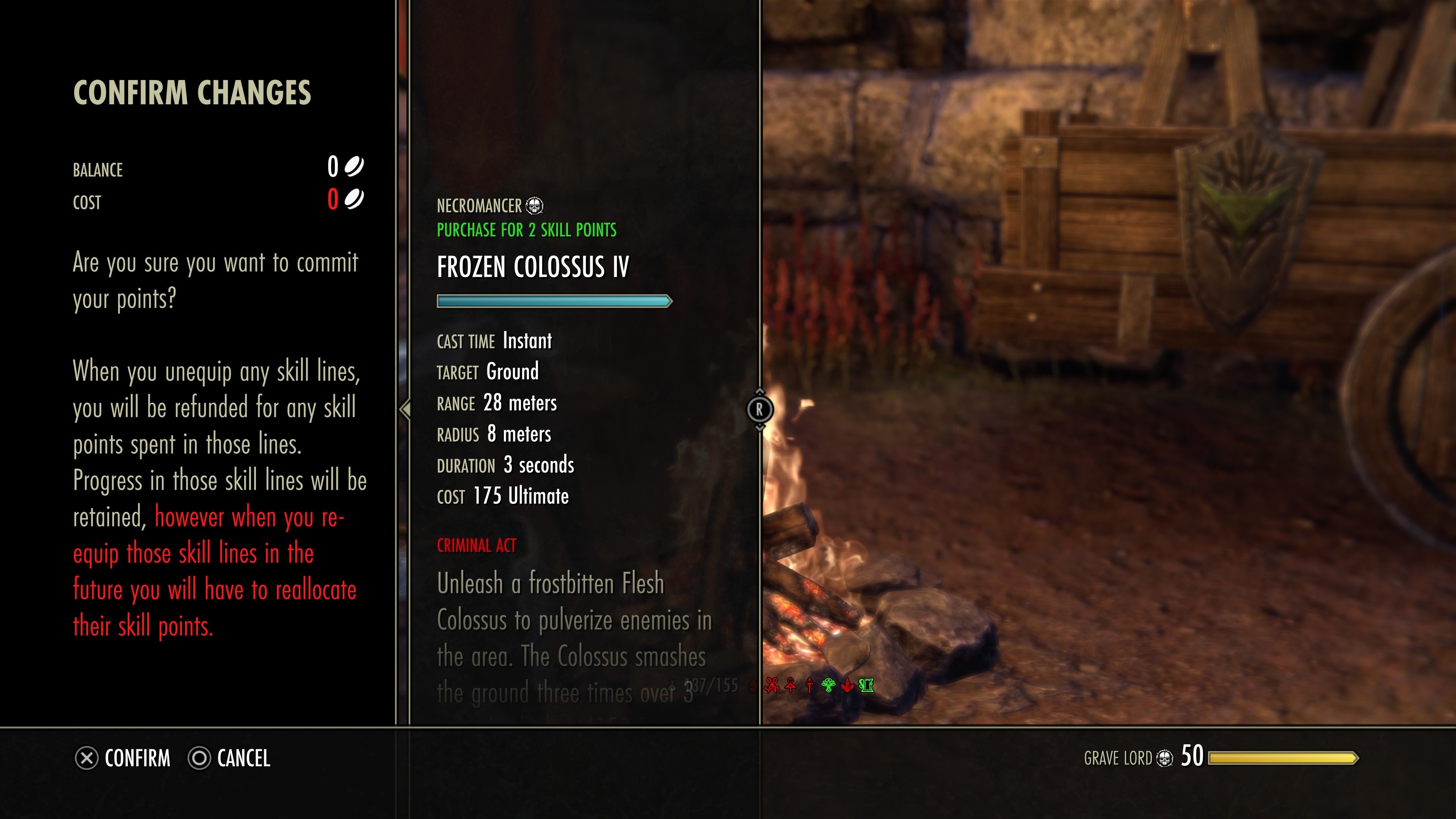Cancel committing the skill points
The image size is (1456, 819).
tap(229, 758)
